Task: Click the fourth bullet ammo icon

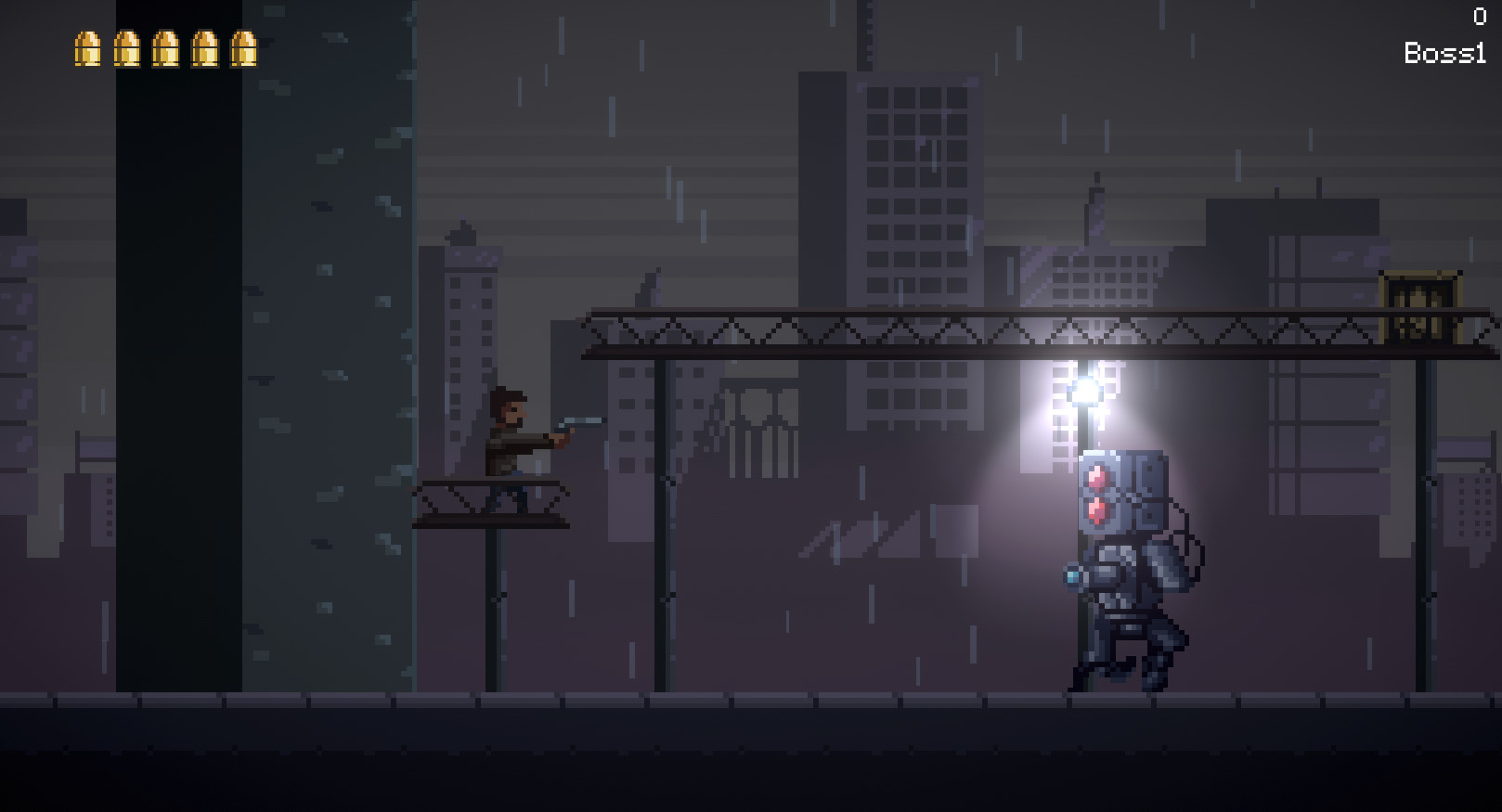Action: (205, 49)
